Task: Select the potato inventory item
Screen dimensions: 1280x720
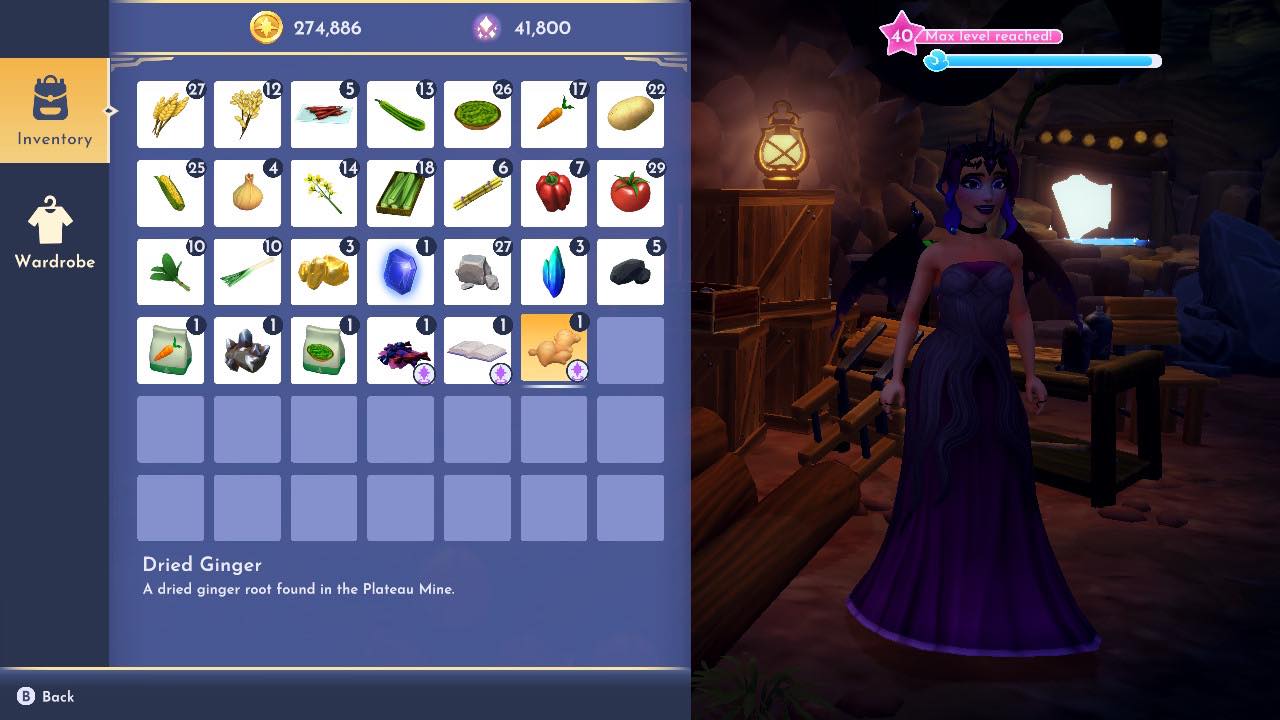Action: coord(630,114)
